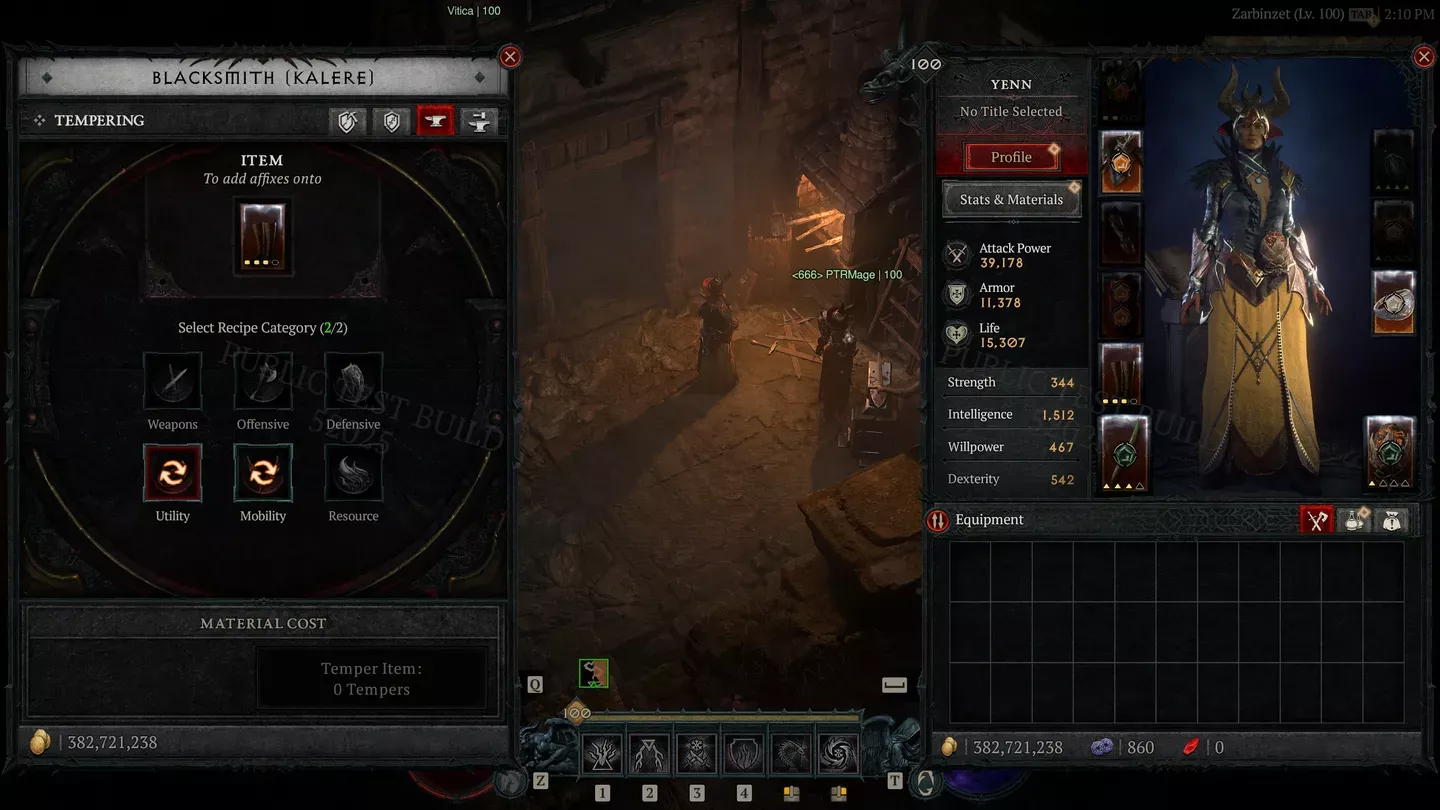The height and width of the screenshot is (810, 1440).
Task: Open the Consumables tab in the Equipment panel
Action: click(x=1354, y=520)
